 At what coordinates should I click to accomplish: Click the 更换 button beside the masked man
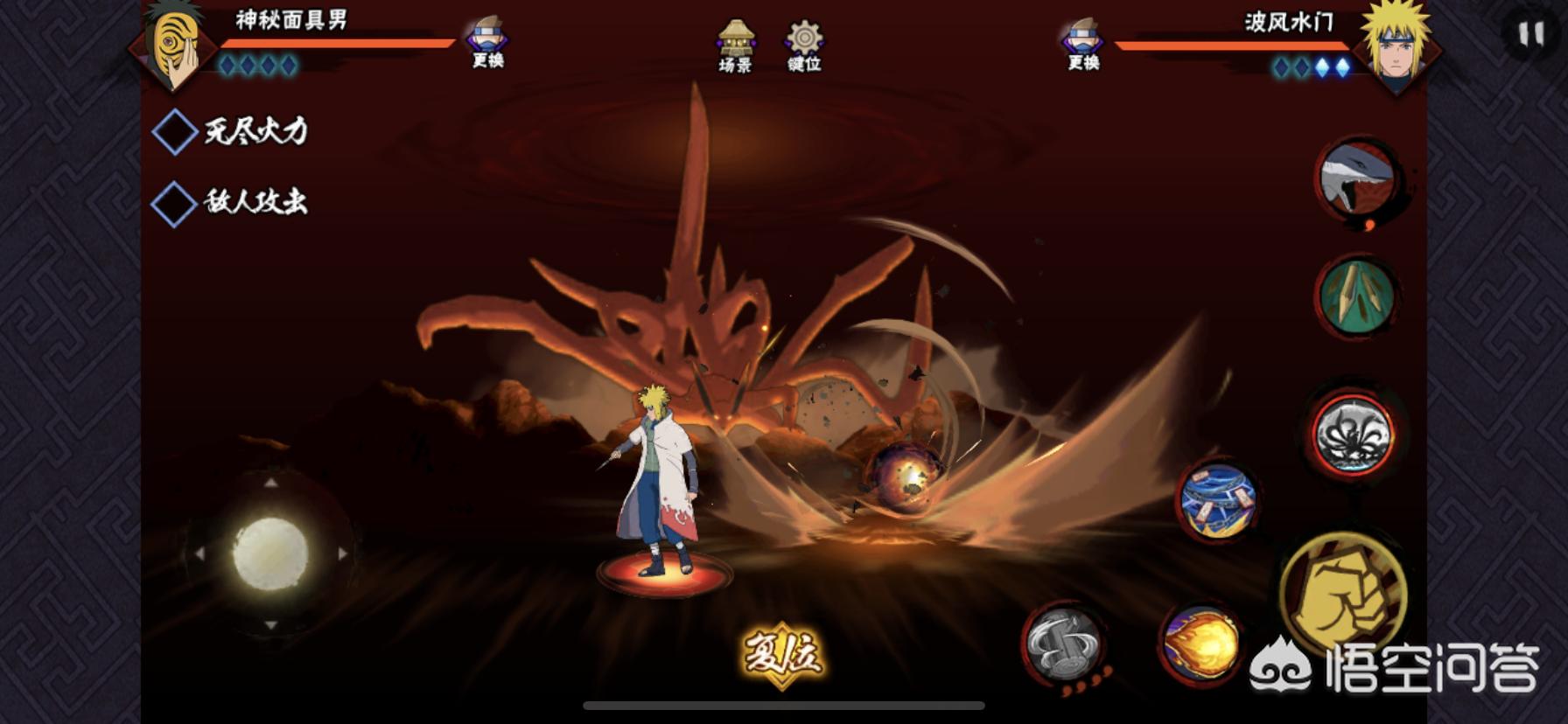tap(486, 42)
